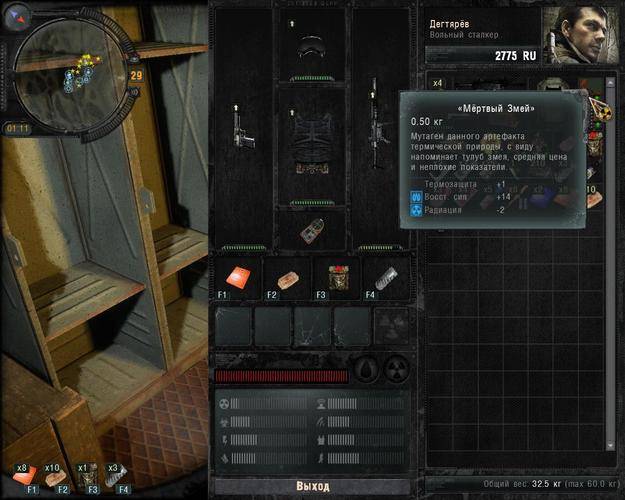Select the equipped pistol slot

point(238,127)
